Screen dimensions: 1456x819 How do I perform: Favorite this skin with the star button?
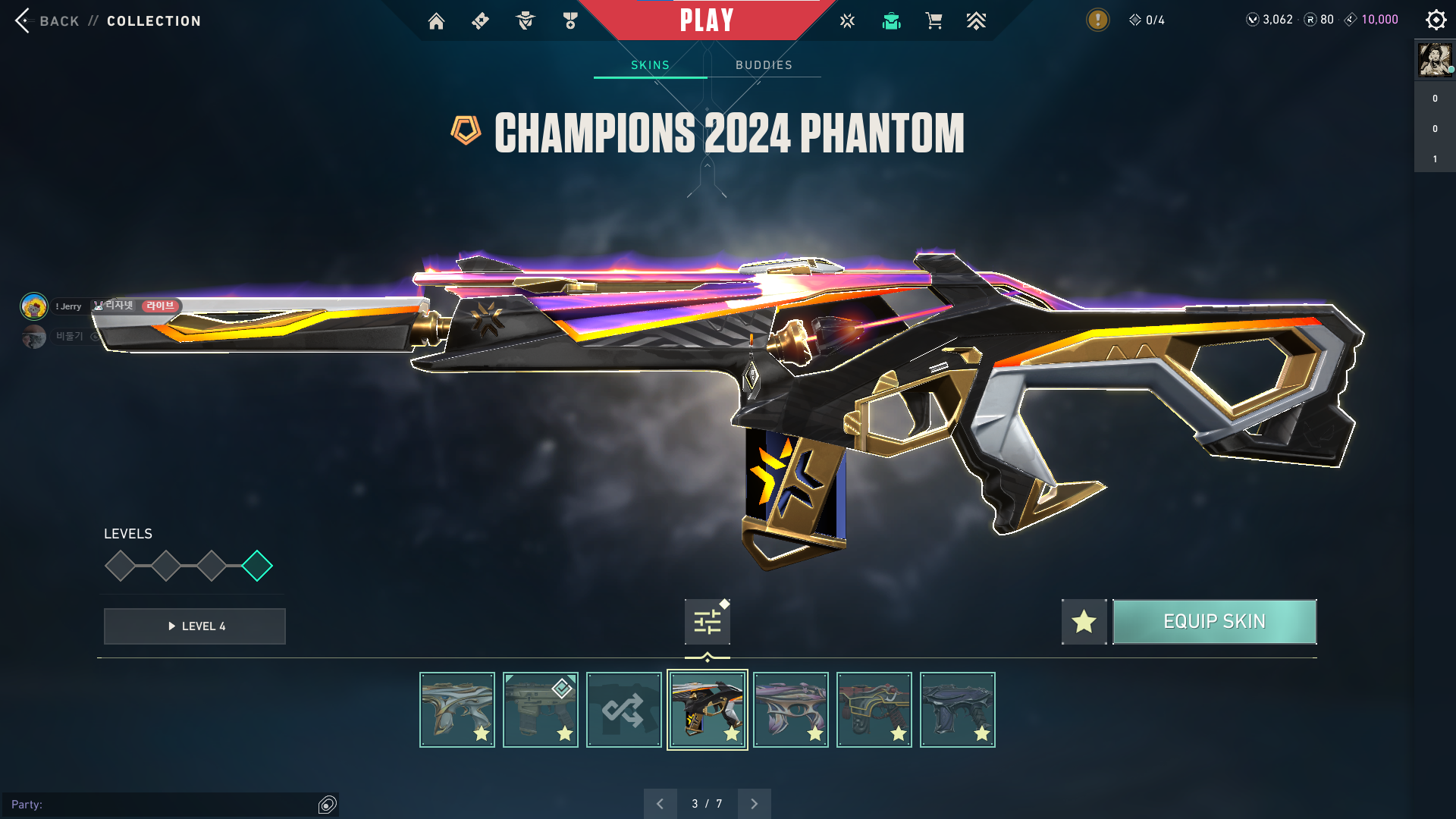1084,622
